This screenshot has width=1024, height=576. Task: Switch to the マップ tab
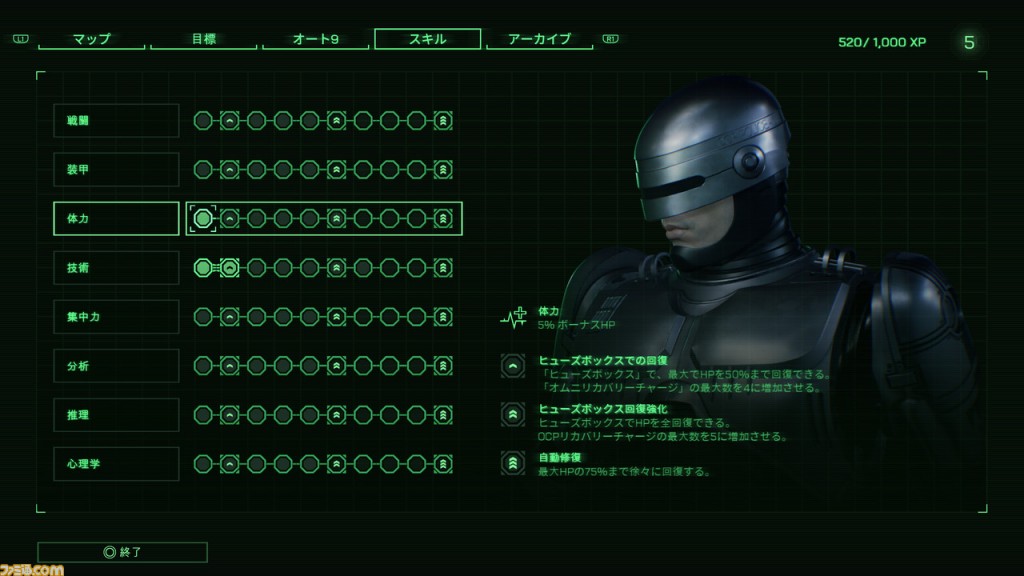click(x=92, y=40)
